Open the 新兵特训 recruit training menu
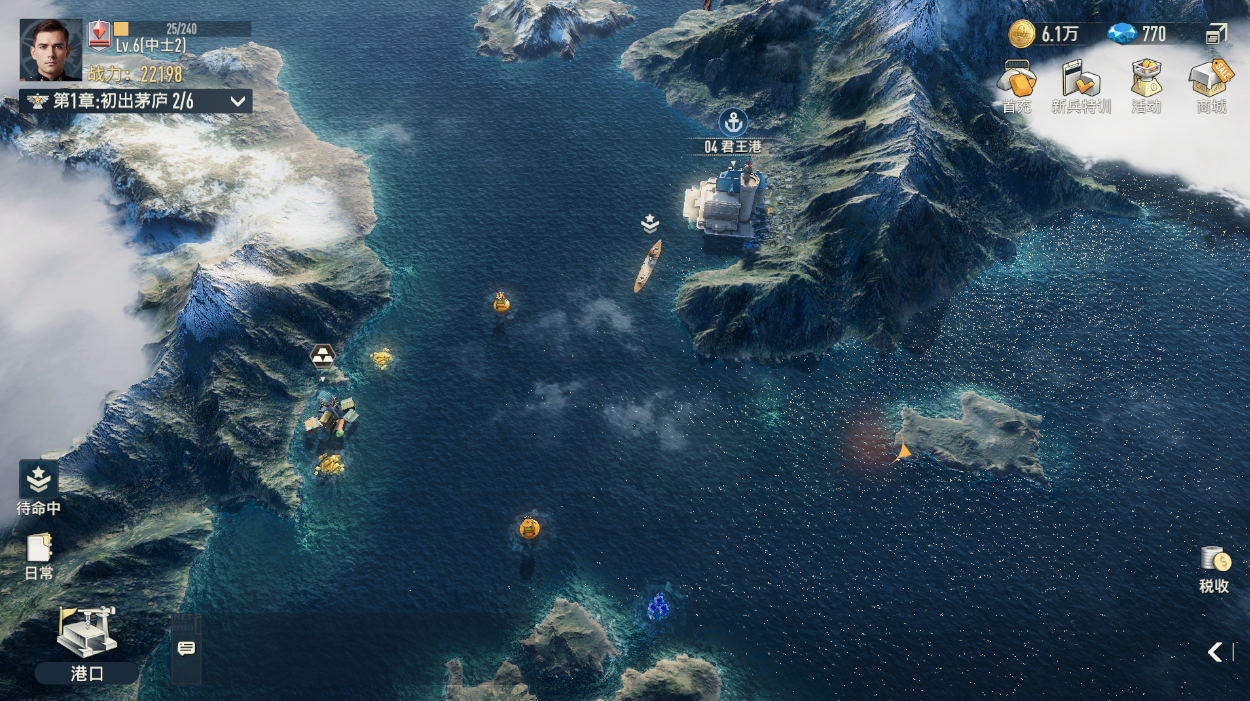The height and width of the screenshot is (701, 1250). click(1081, 84)
